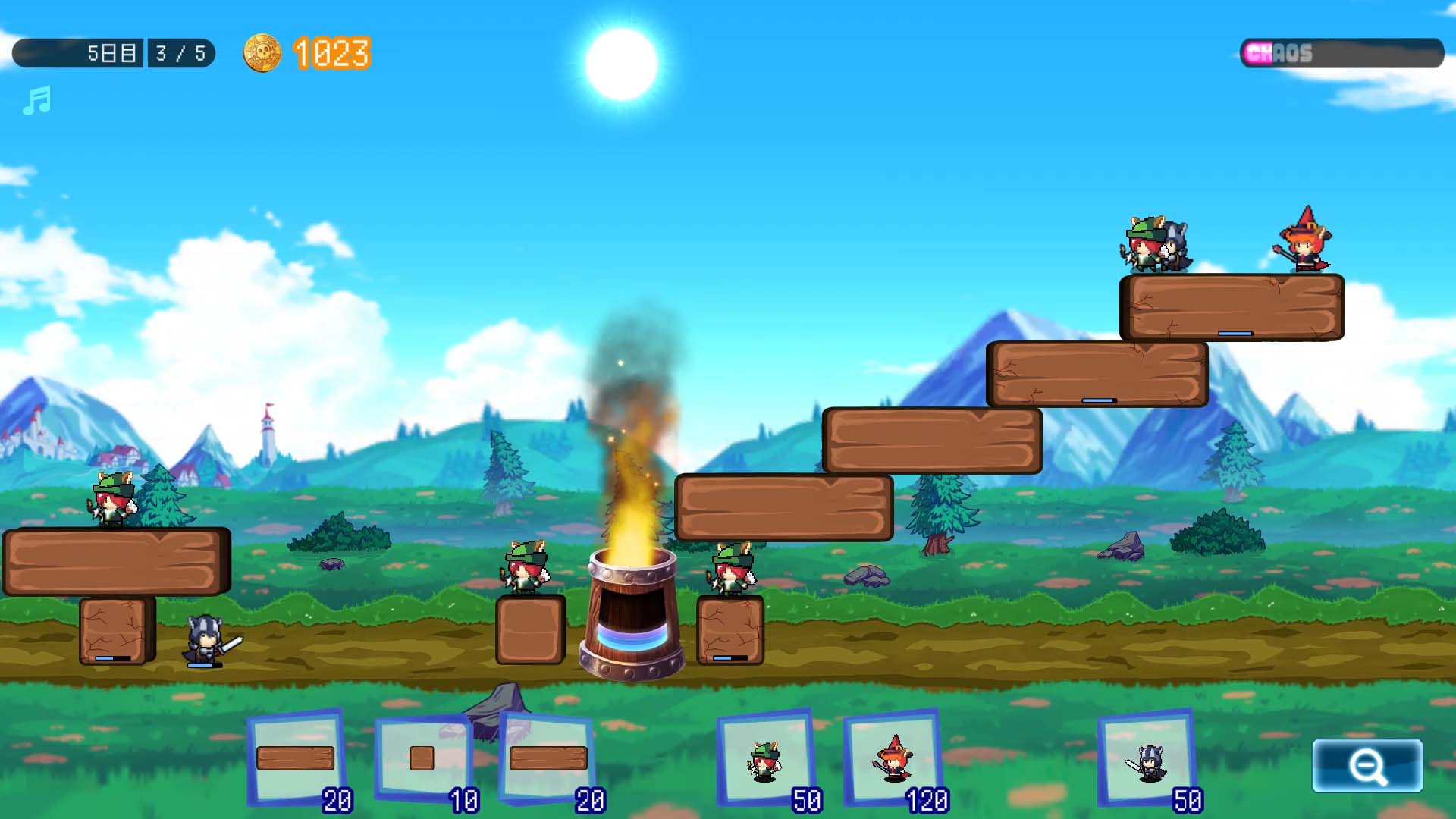Select the sword knight unit card
Viewport: 1456px width, 819px height.
[1148, 759]
